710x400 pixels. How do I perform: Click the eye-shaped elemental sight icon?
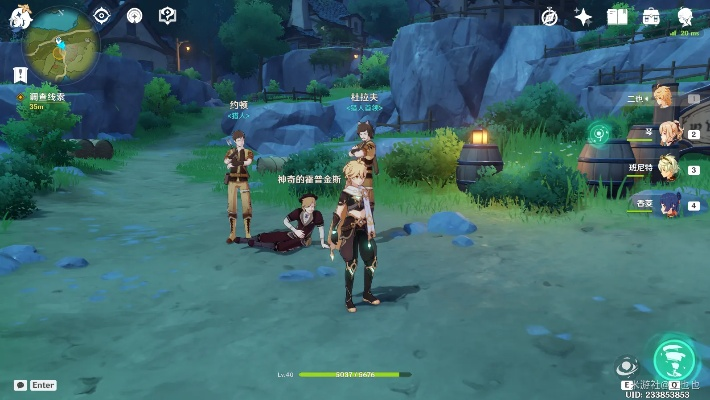tap(101, 15)
